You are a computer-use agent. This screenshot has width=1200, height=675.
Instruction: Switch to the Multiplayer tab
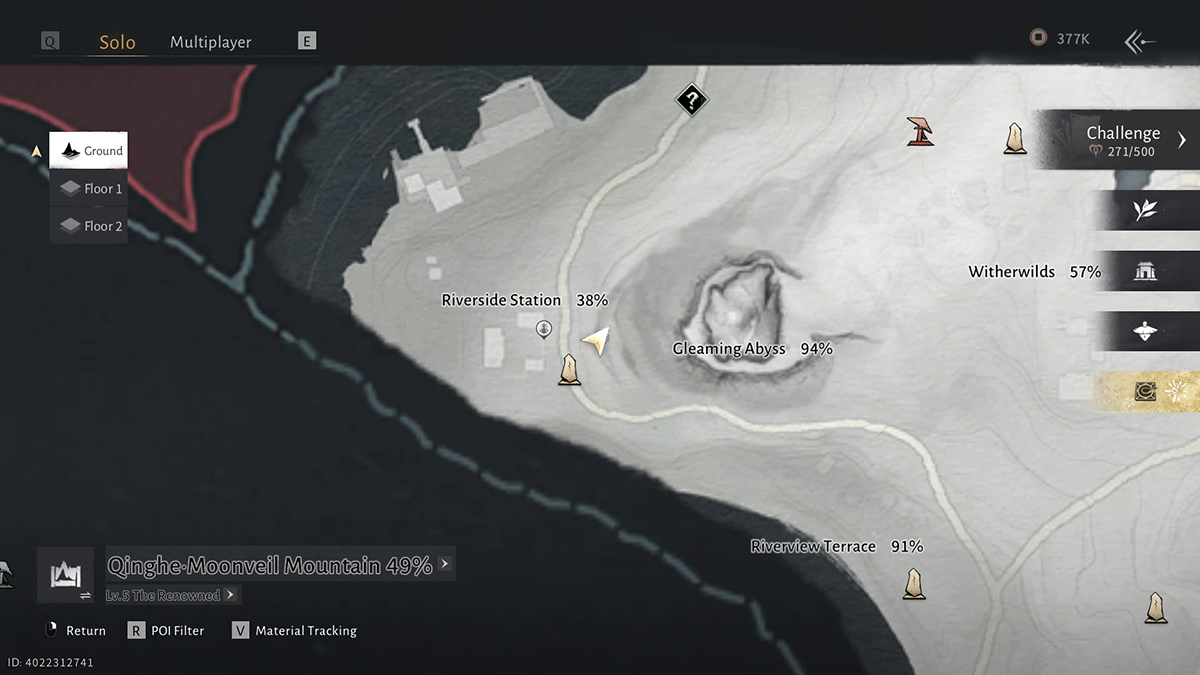coord(210,42)
